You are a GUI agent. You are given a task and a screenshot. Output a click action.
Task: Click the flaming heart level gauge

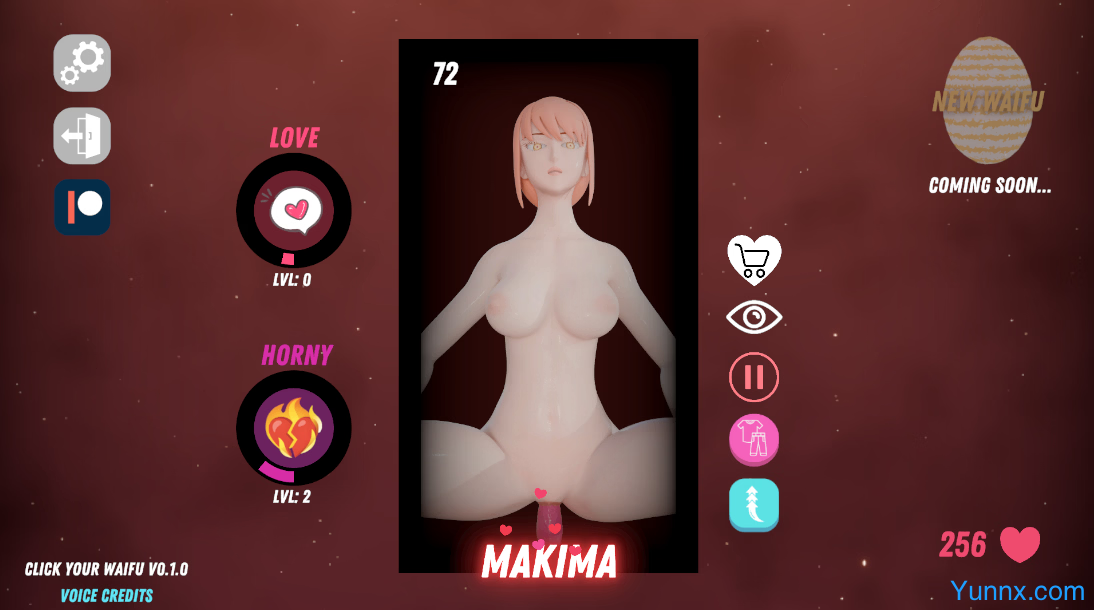pos(294,427)
